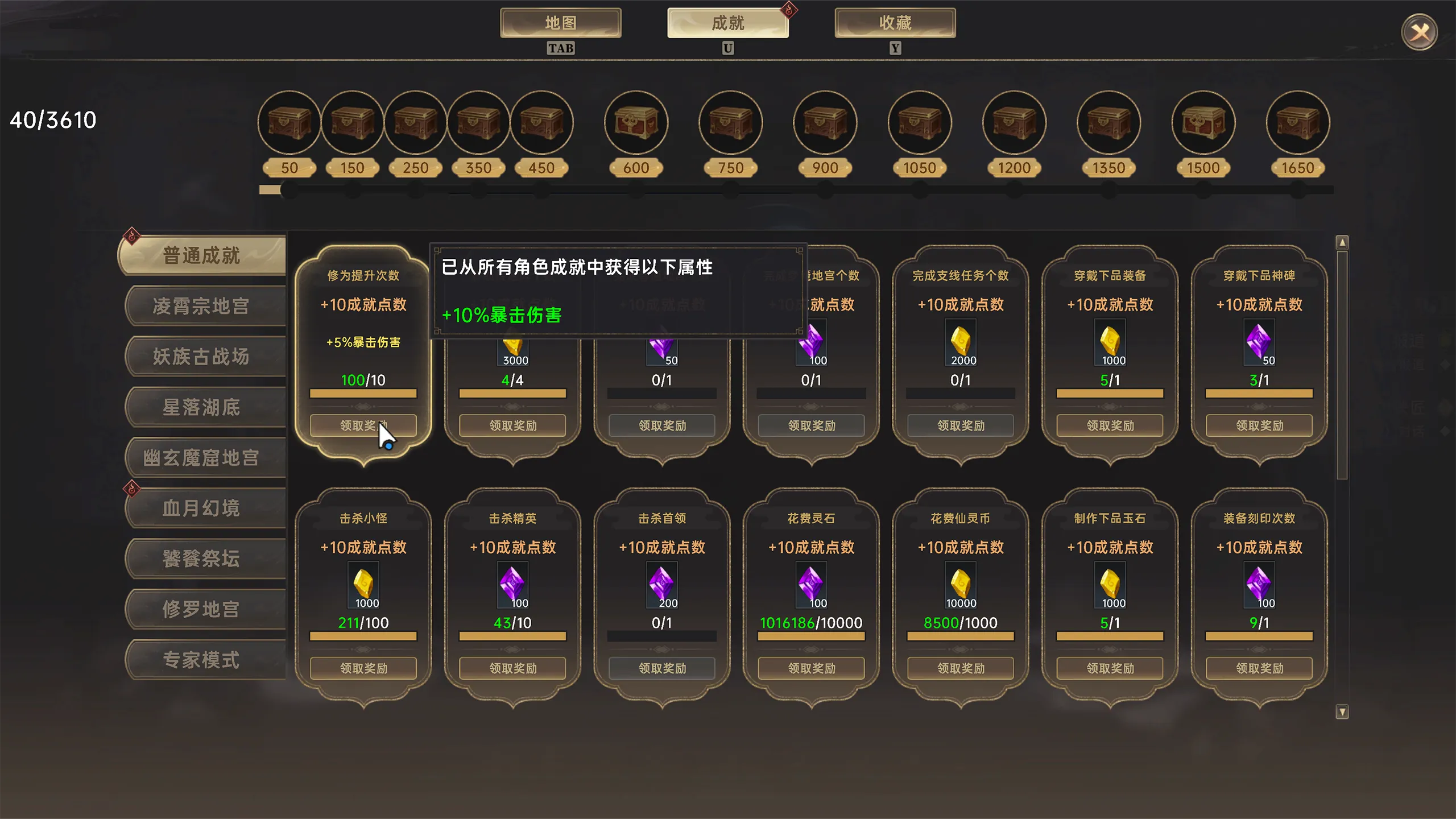Switch to the 收藏 tab
1456x819 pixels.
[x=894, y=23]
